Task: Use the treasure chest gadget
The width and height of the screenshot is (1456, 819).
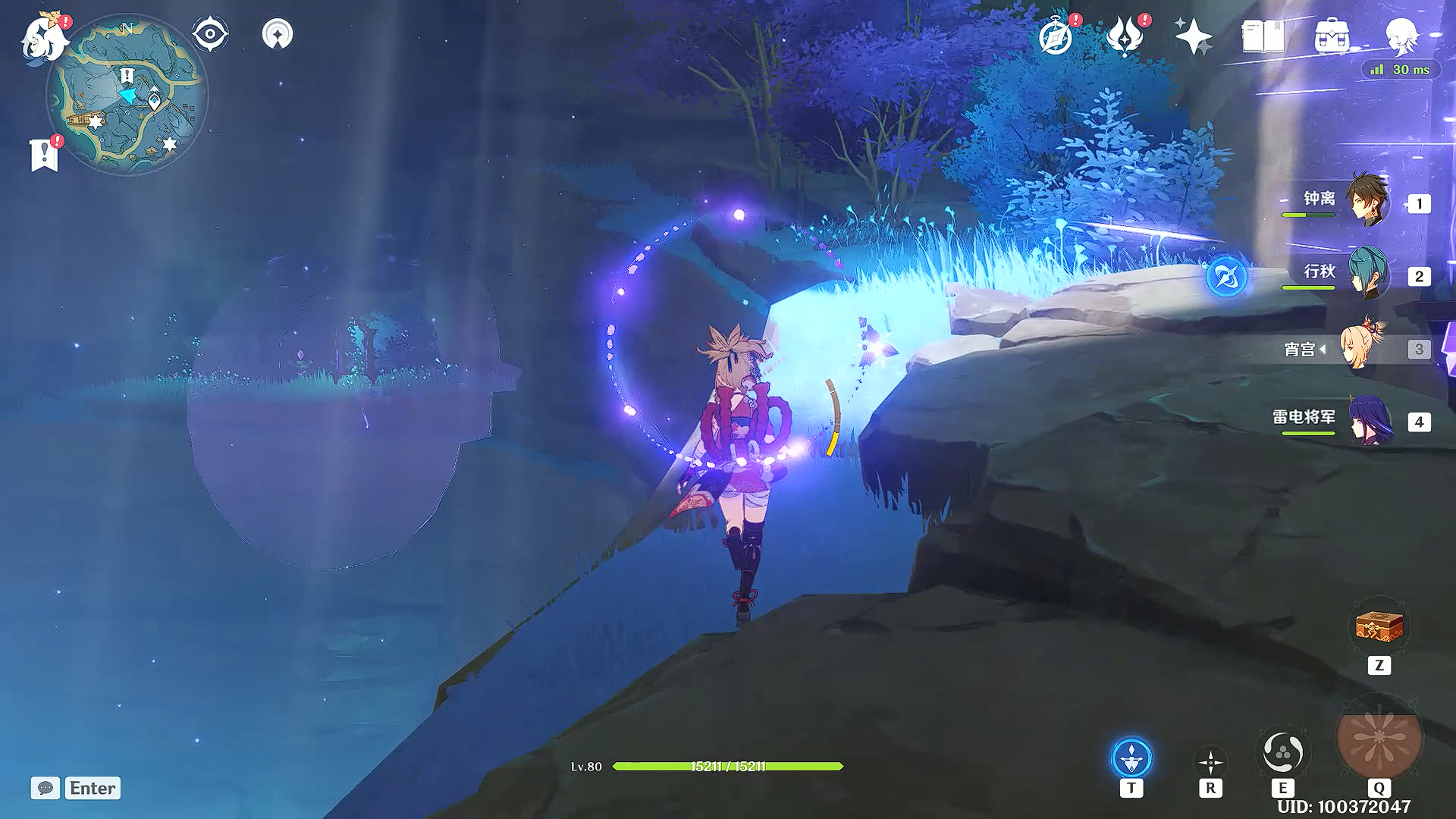Action: tap(1379, 627)
